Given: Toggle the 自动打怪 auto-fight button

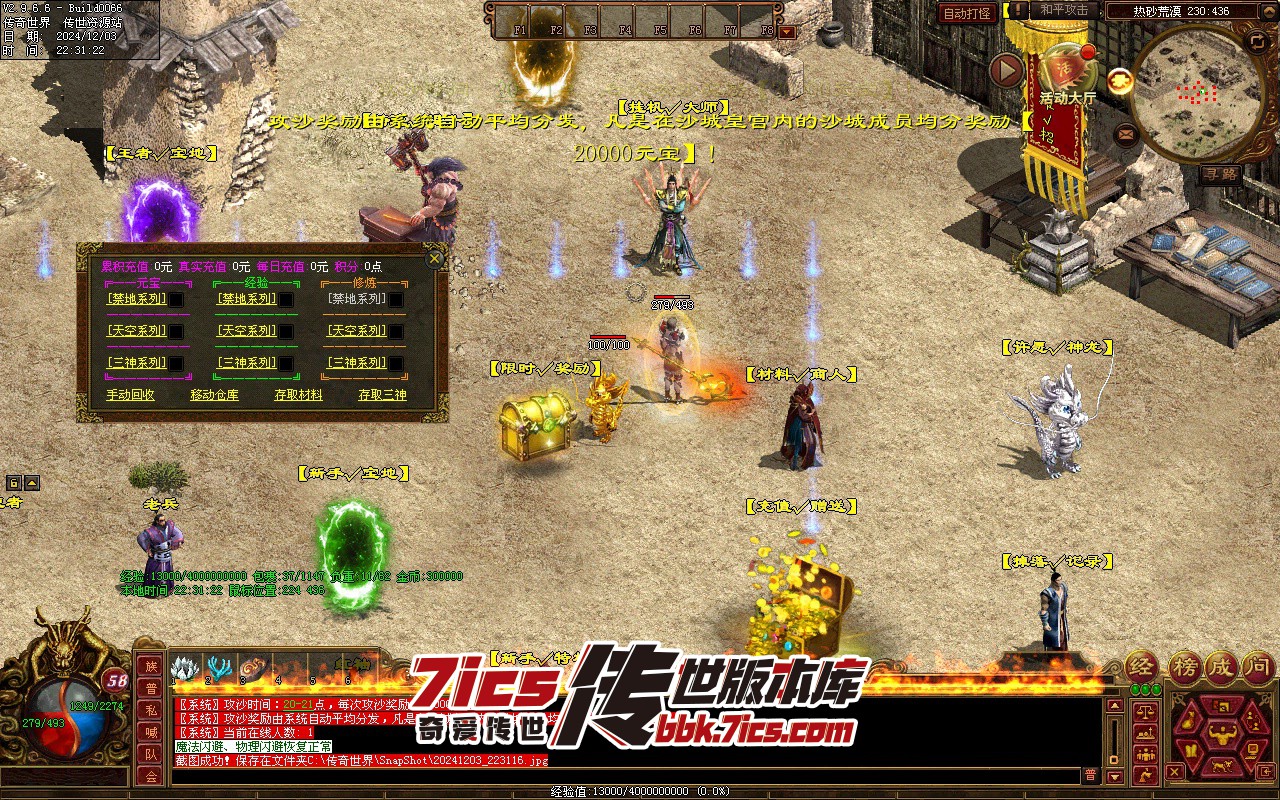Looking at the screenshot, I should 967,13.
